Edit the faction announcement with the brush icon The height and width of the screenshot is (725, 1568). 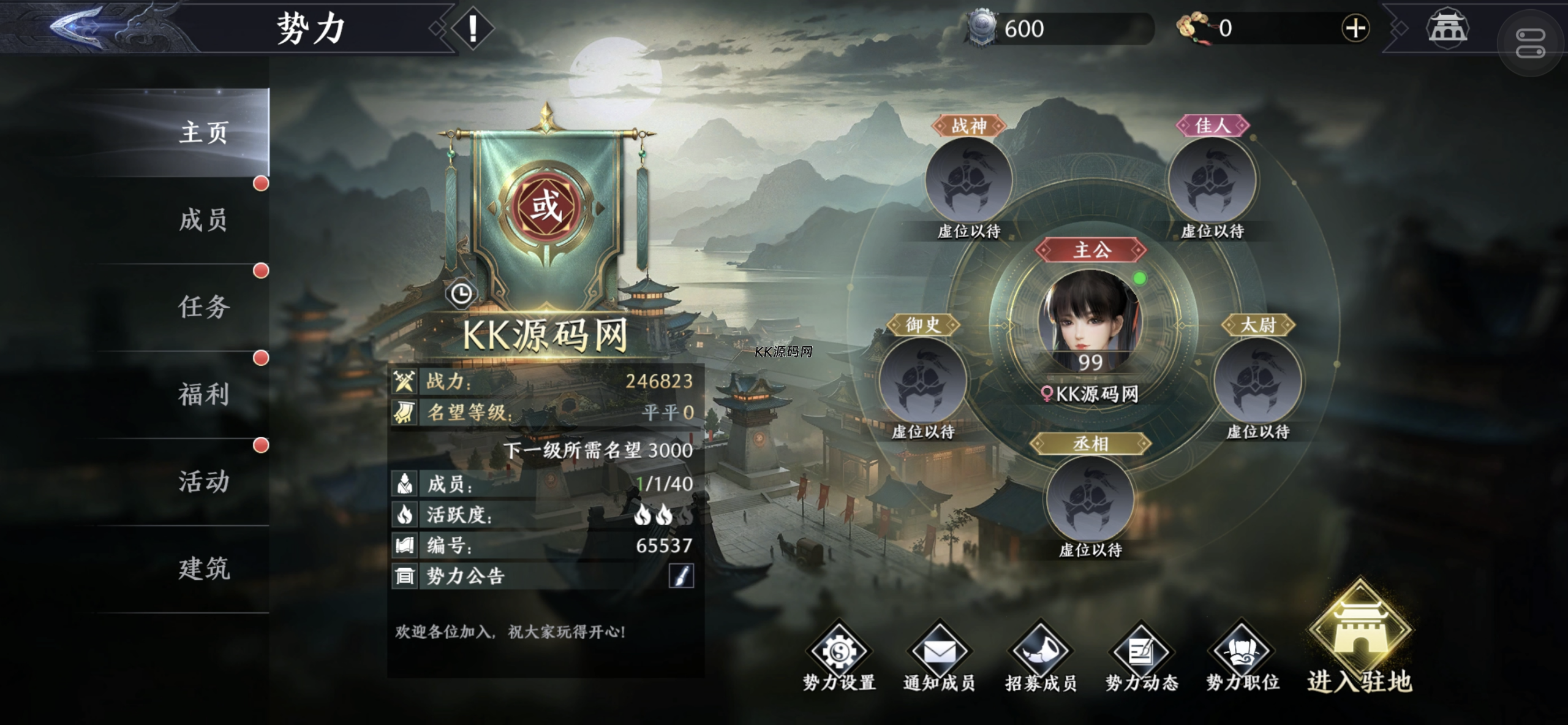click(681, 576)
